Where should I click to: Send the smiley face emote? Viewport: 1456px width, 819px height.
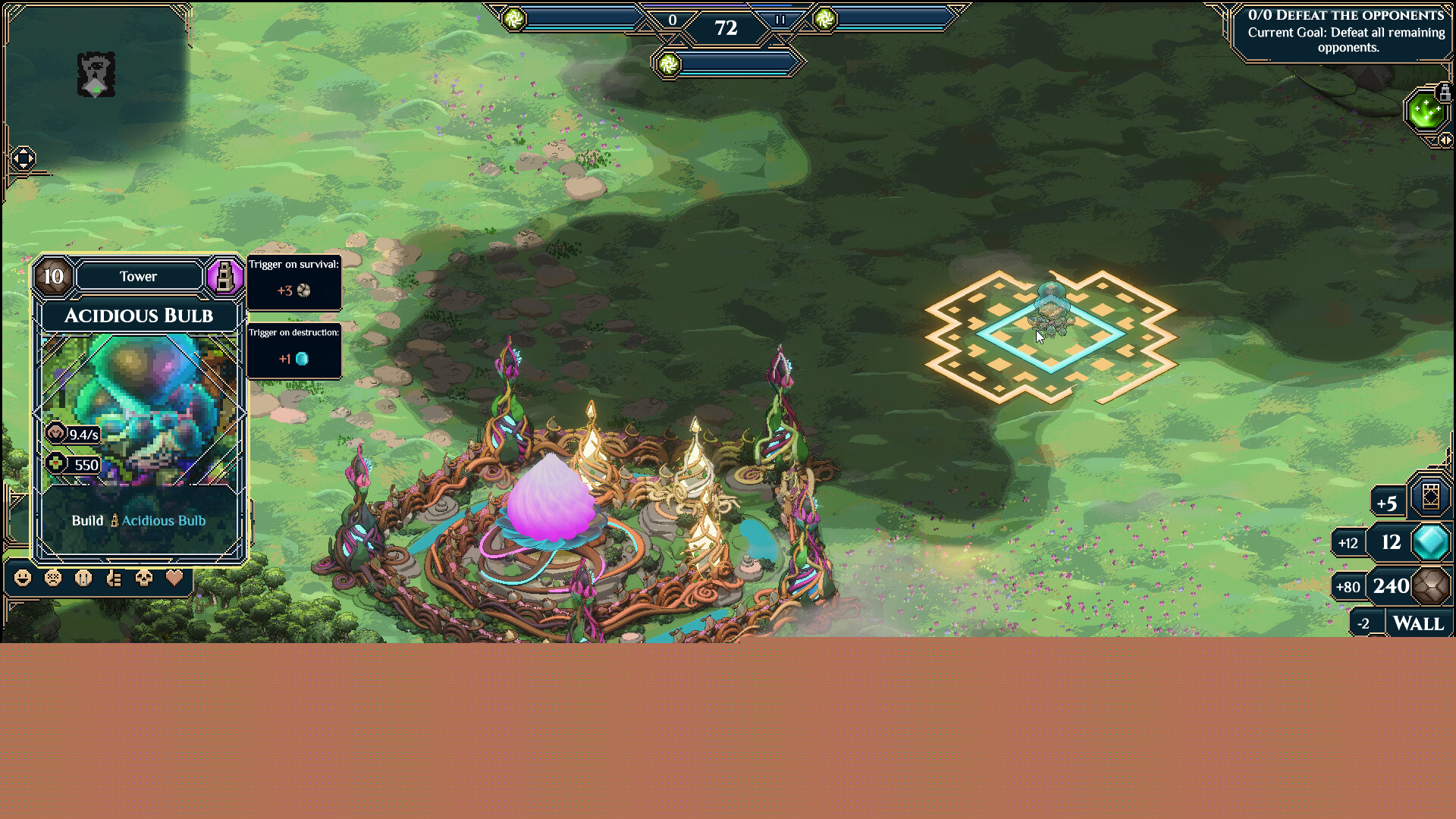coord(24,579)
